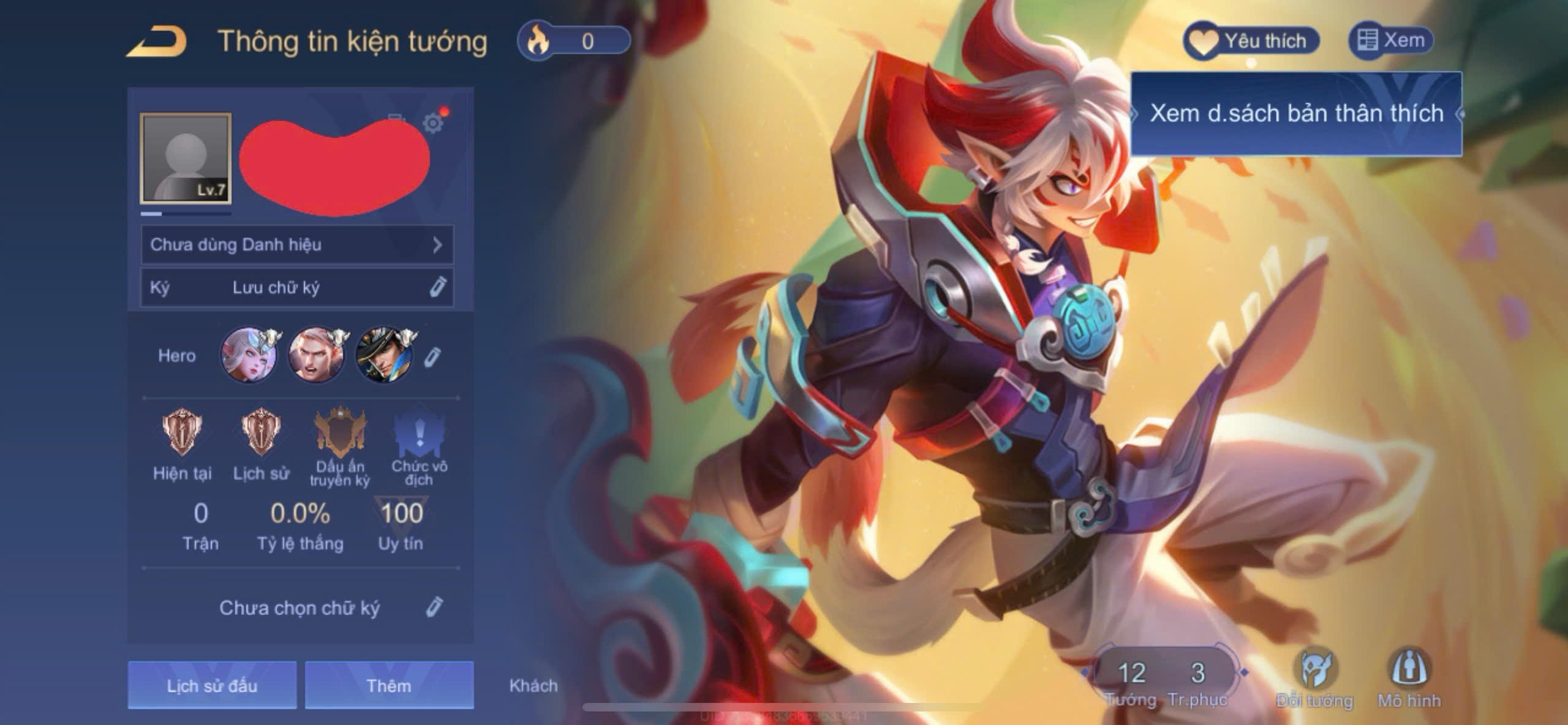Switch to the Thêm tab
The height and width of the screenshot is (725, 1568).
(x=389, y=685)
